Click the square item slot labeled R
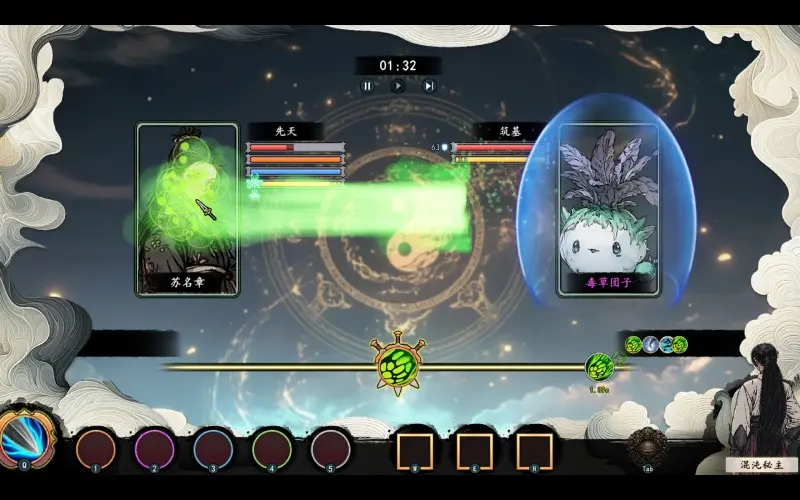The image size is (800, 500). [x=534, y=450]
